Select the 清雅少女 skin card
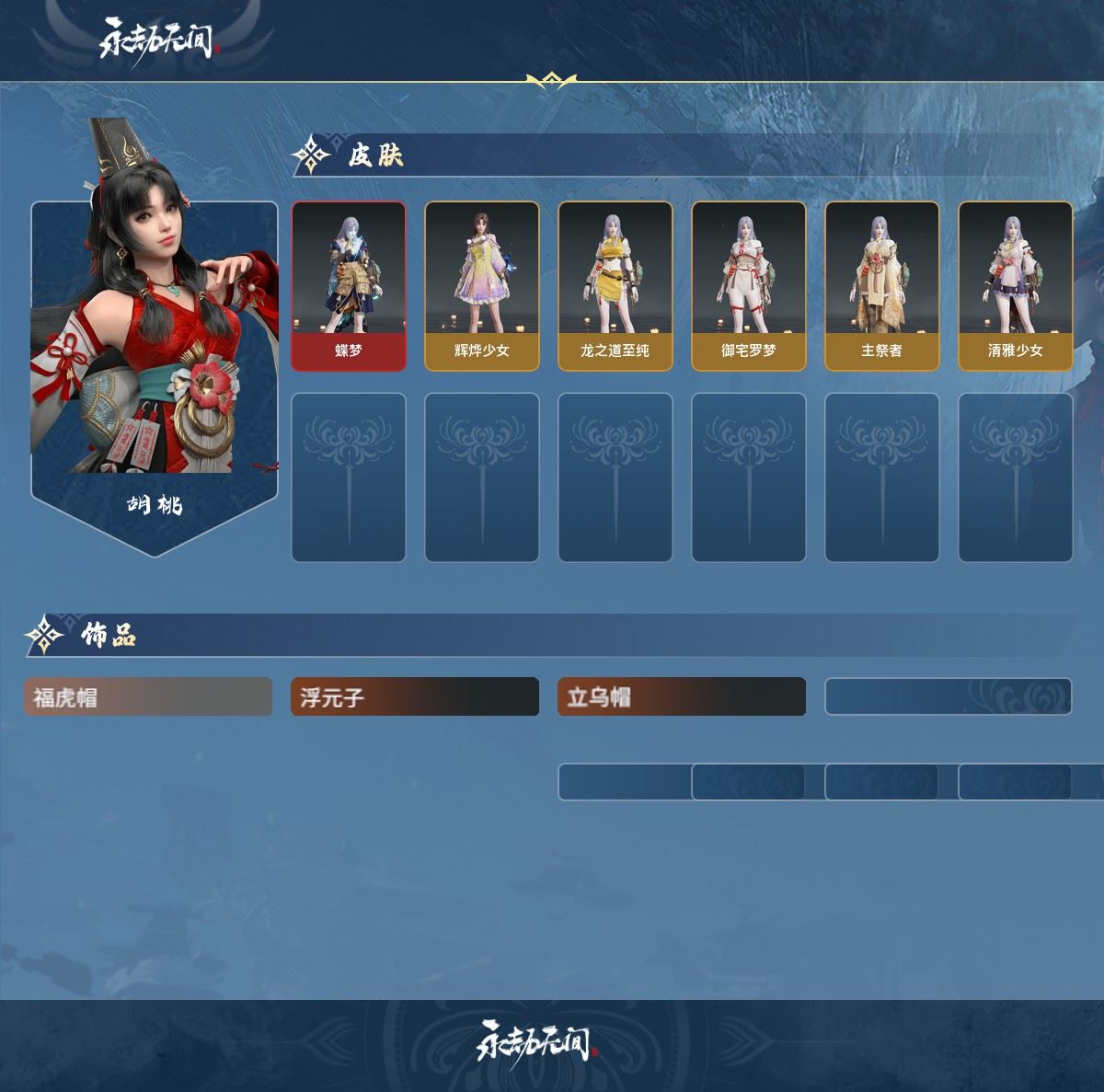 [x=1015, y=285]
